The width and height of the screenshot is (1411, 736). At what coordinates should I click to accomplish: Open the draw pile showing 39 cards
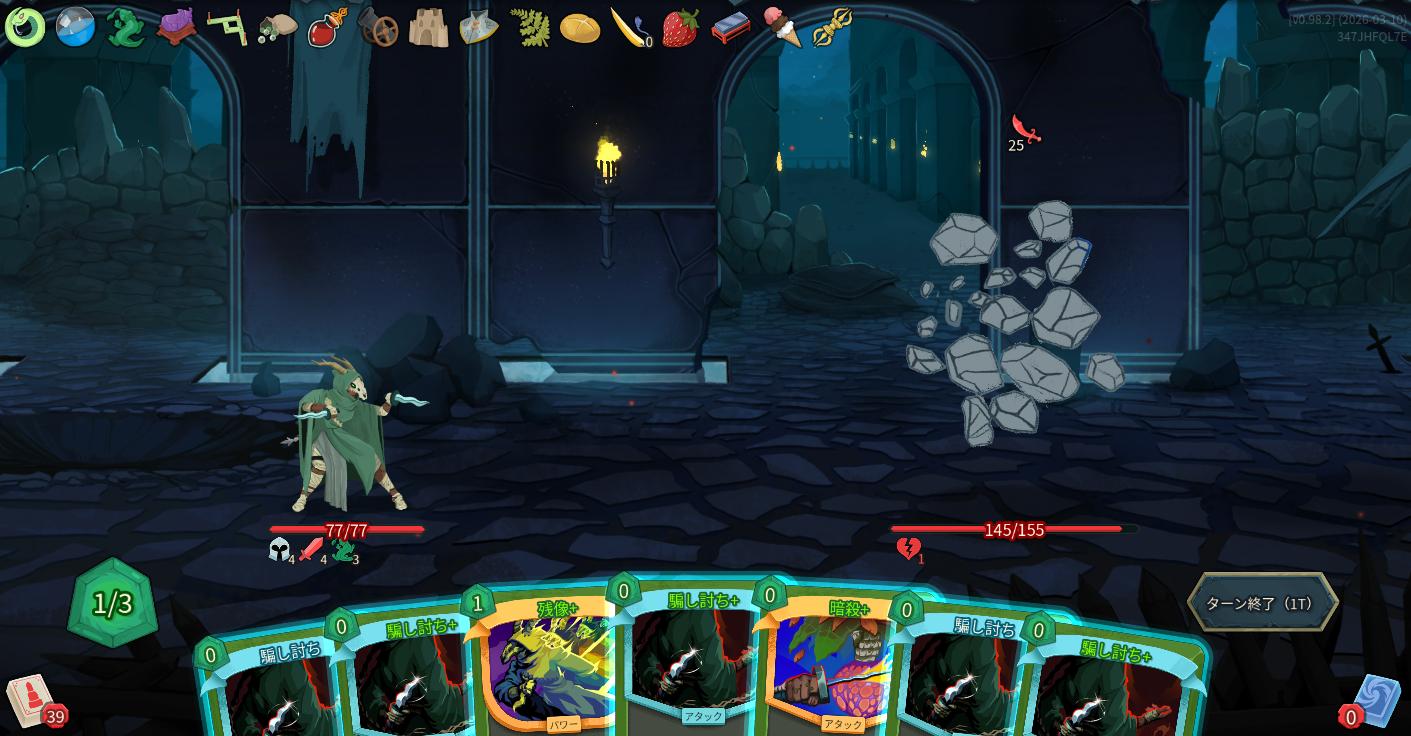(32, 699)
